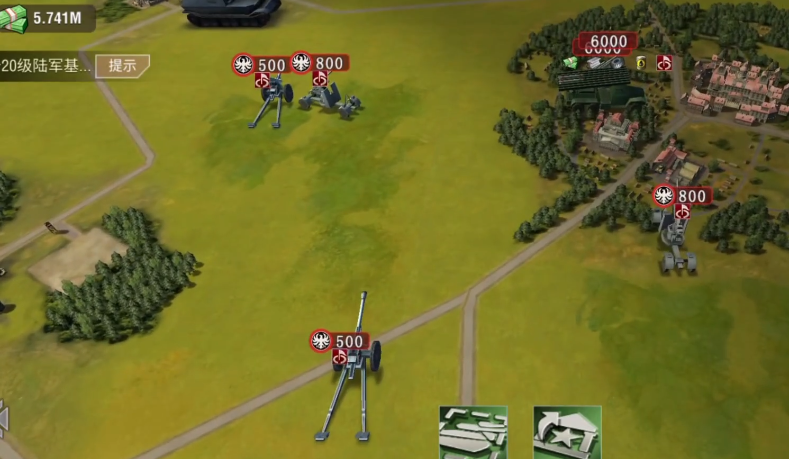789x459 pixels.
Task: Open the cash resource counter showing 5.741M
Action: tap(48, 17)
